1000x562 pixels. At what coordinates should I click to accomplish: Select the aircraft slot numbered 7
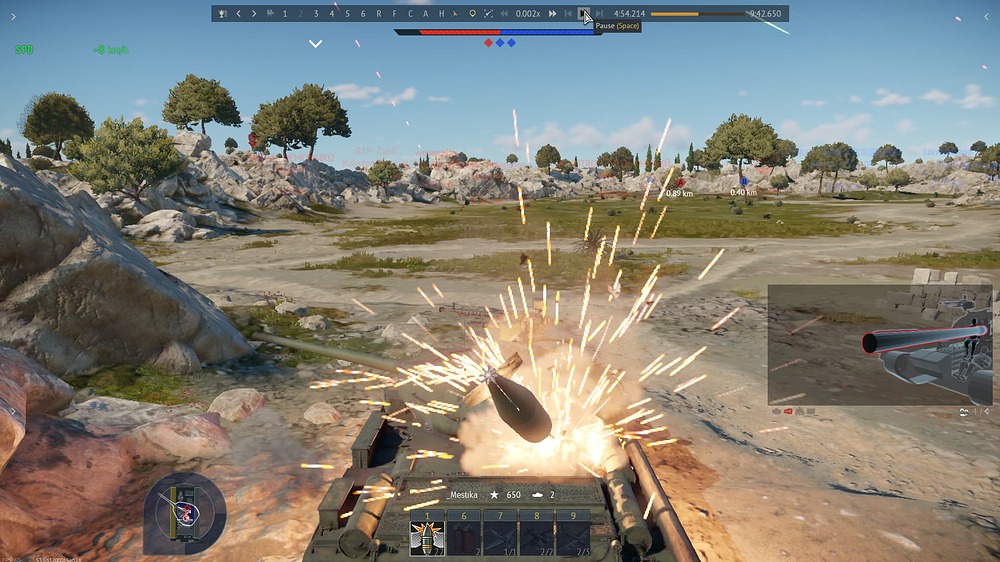(x=500, y=534)
